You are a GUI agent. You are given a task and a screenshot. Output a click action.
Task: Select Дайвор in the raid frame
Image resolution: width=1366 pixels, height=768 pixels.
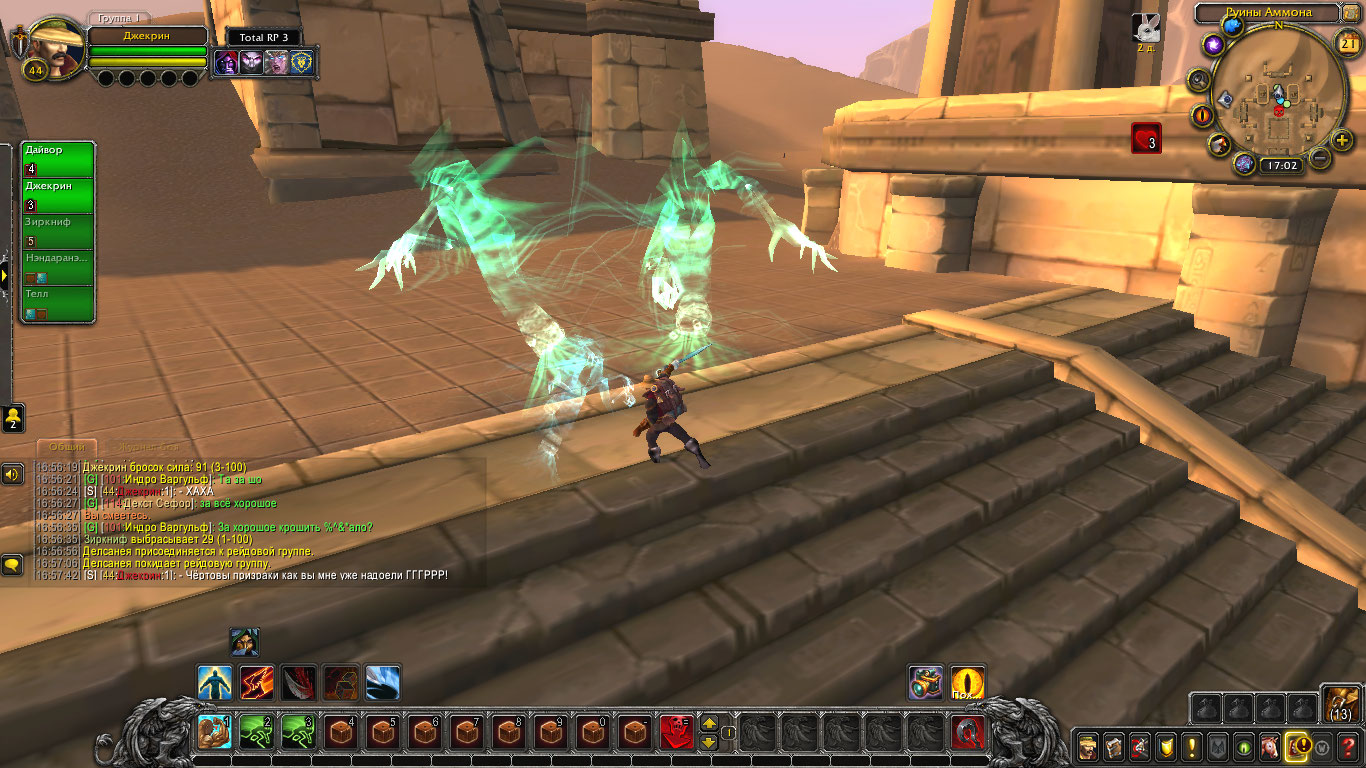click(58, 160)
